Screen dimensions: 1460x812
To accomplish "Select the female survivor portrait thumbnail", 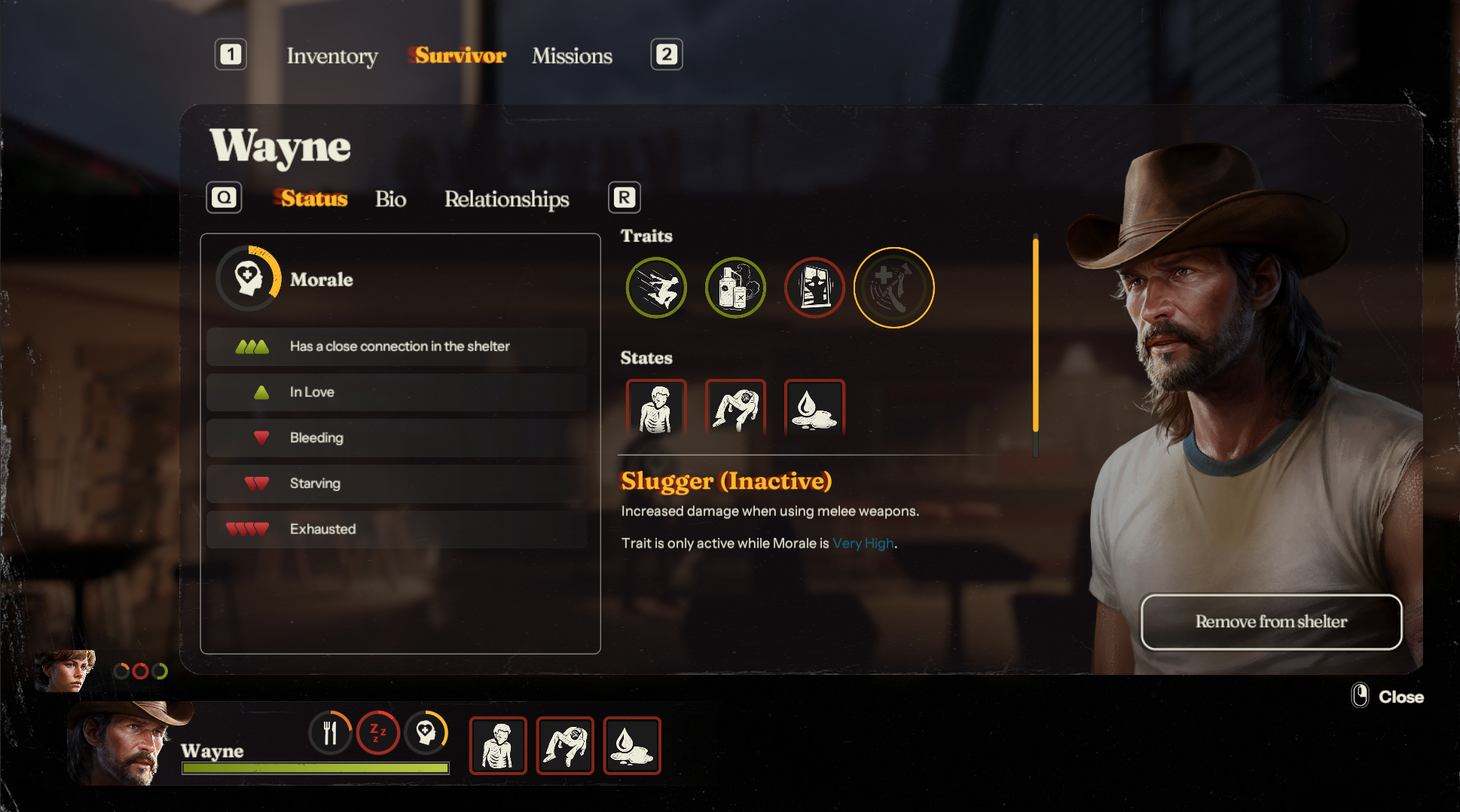I will click(x=66, y=670).
